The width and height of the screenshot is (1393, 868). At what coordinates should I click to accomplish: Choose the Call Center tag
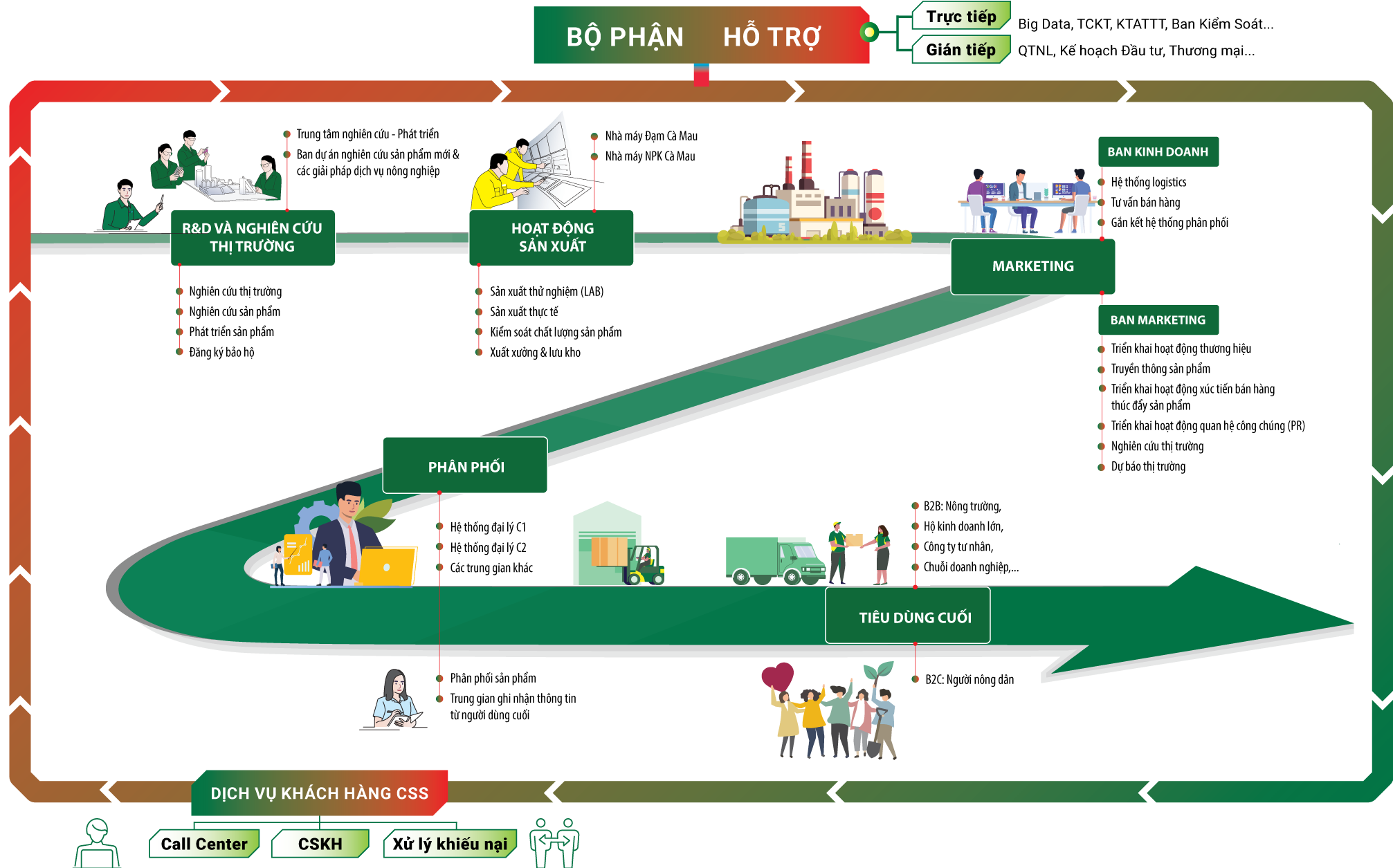click(204, 844)
